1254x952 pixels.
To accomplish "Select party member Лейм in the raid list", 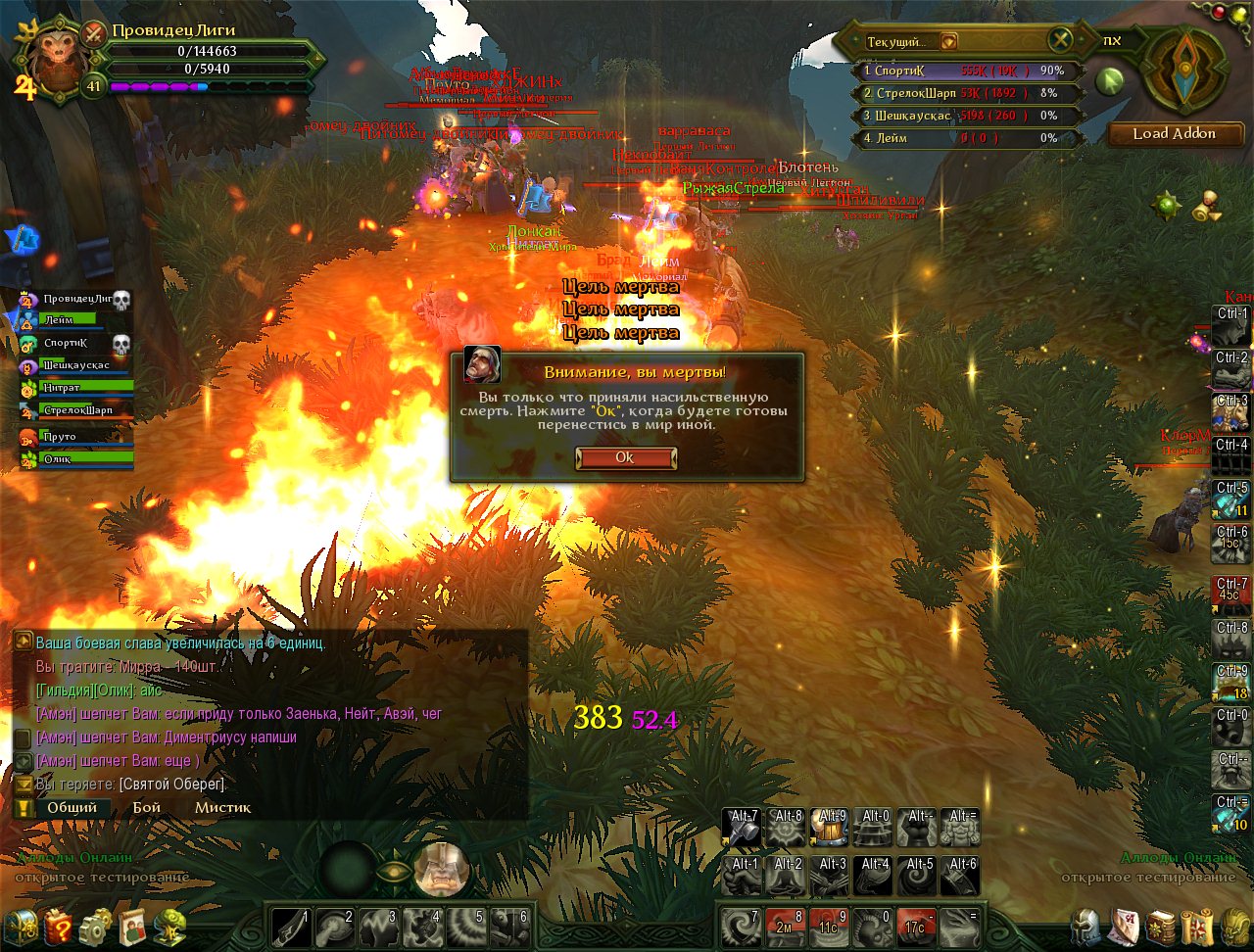I will (x=69, y=319).
